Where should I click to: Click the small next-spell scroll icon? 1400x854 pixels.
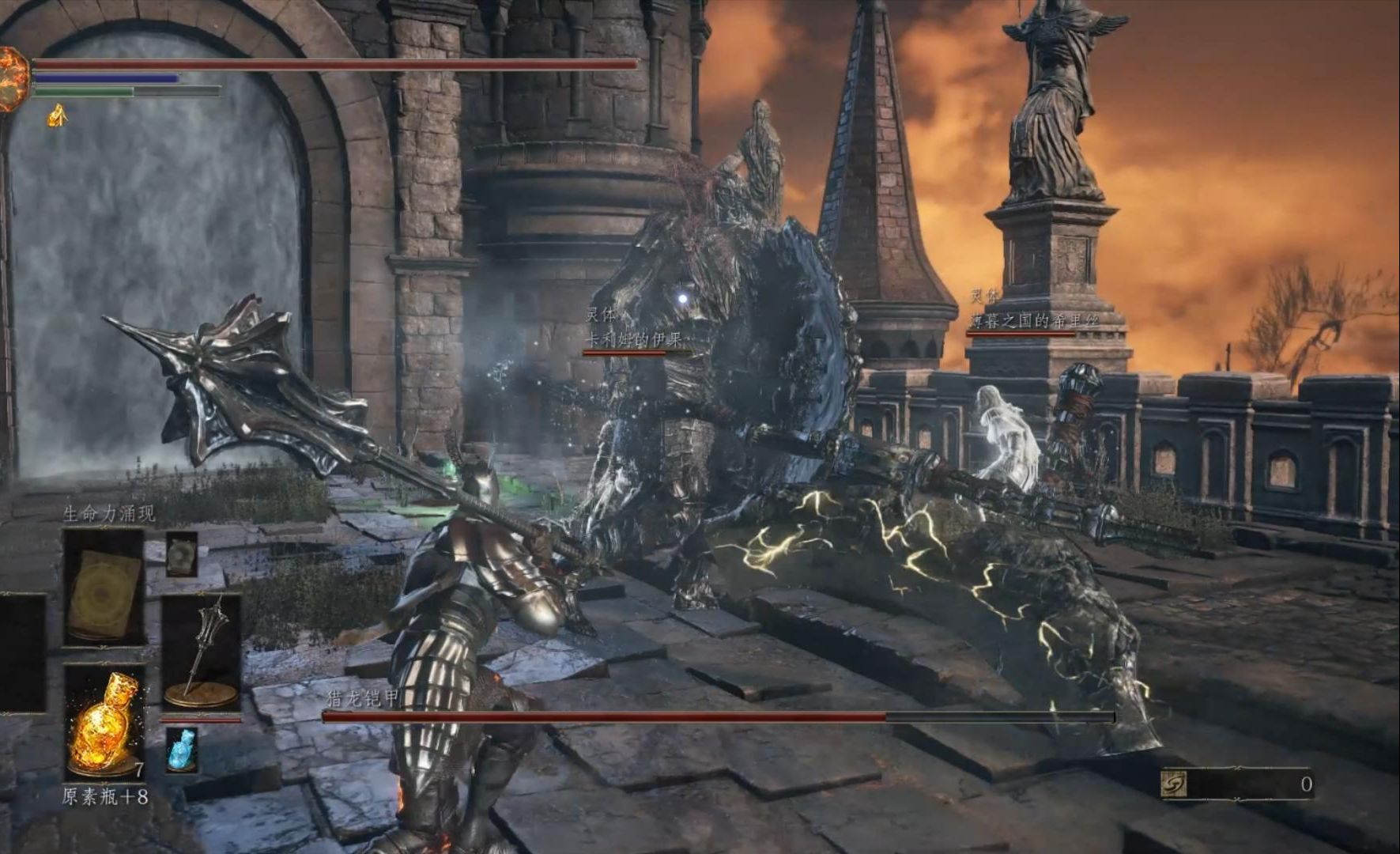point(182,554)
